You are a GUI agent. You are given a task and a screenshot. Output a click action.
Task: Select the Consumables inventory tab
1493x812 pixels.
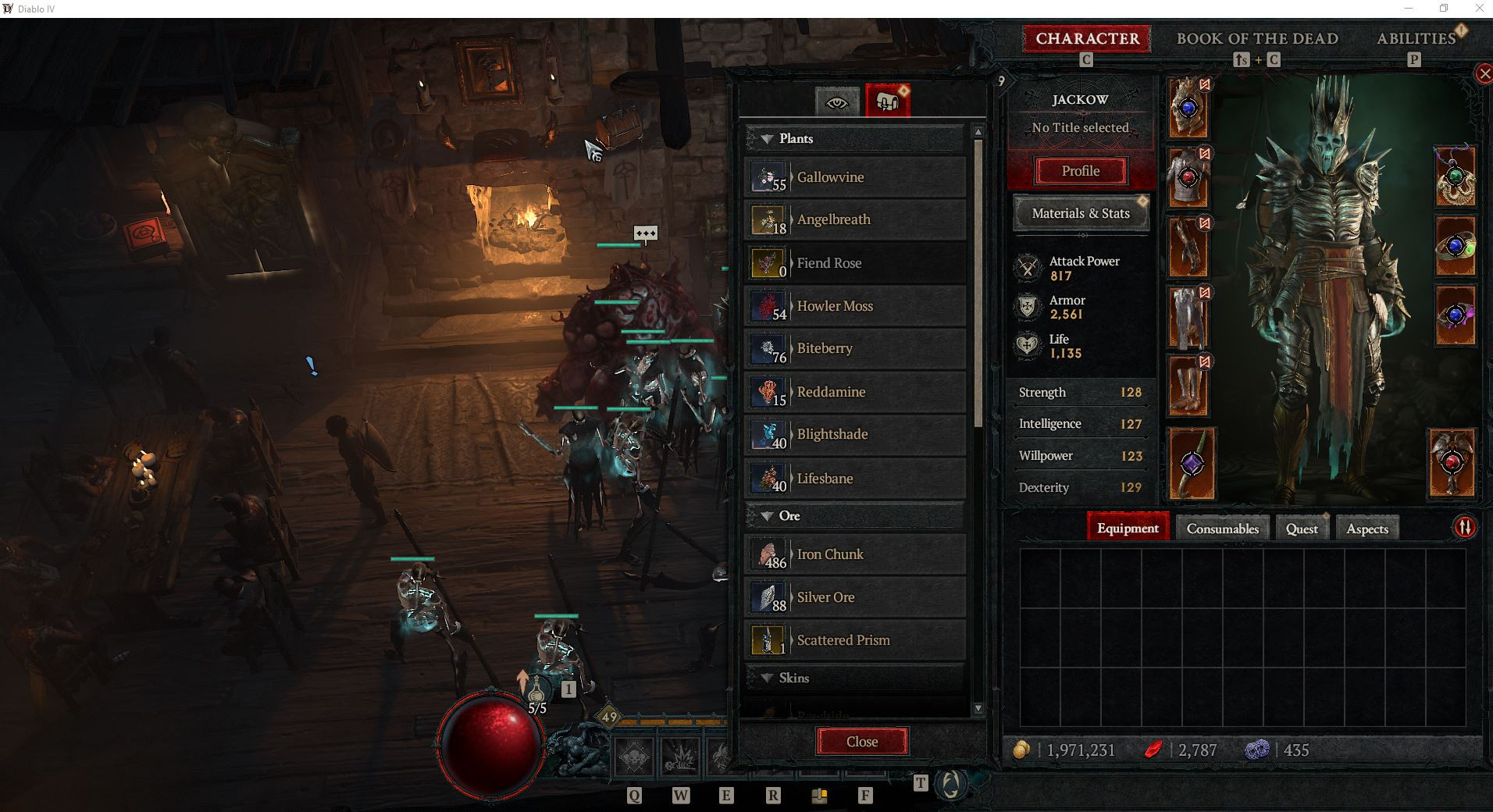pyautogui.click(x=1222, y=529)
